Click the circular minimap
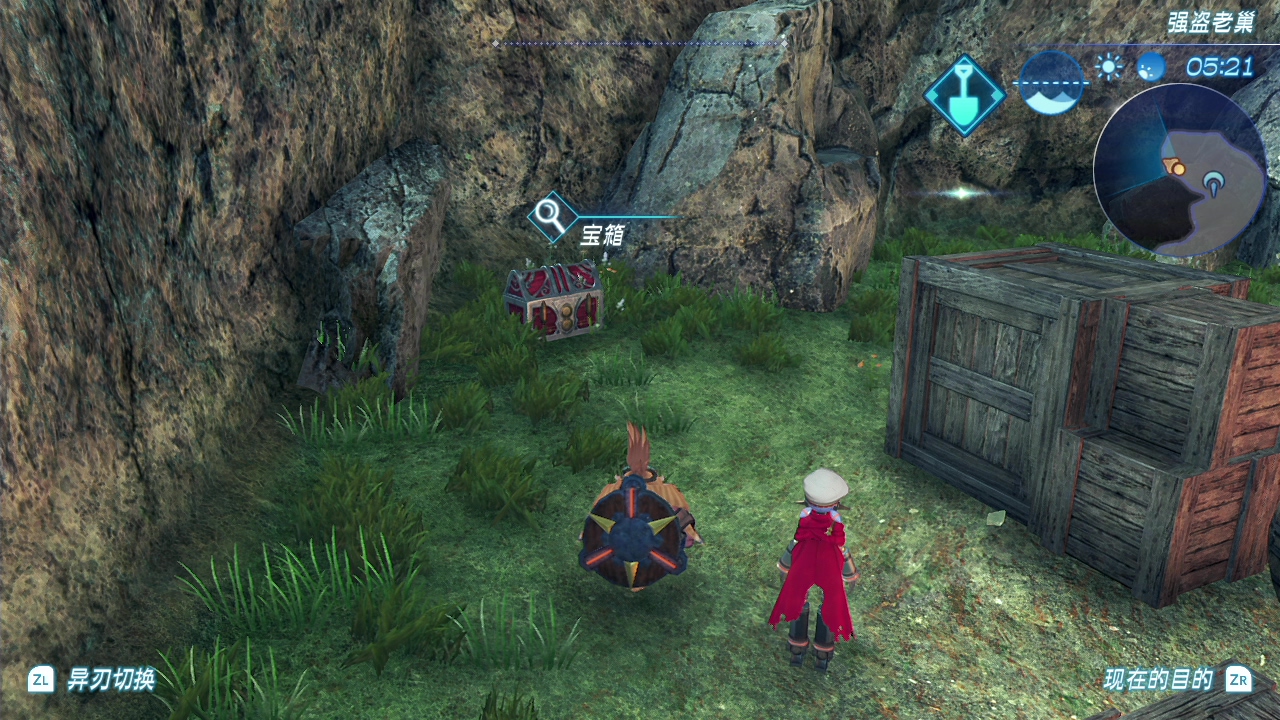The image size is (1280, 720). [x=1179, y=169]
